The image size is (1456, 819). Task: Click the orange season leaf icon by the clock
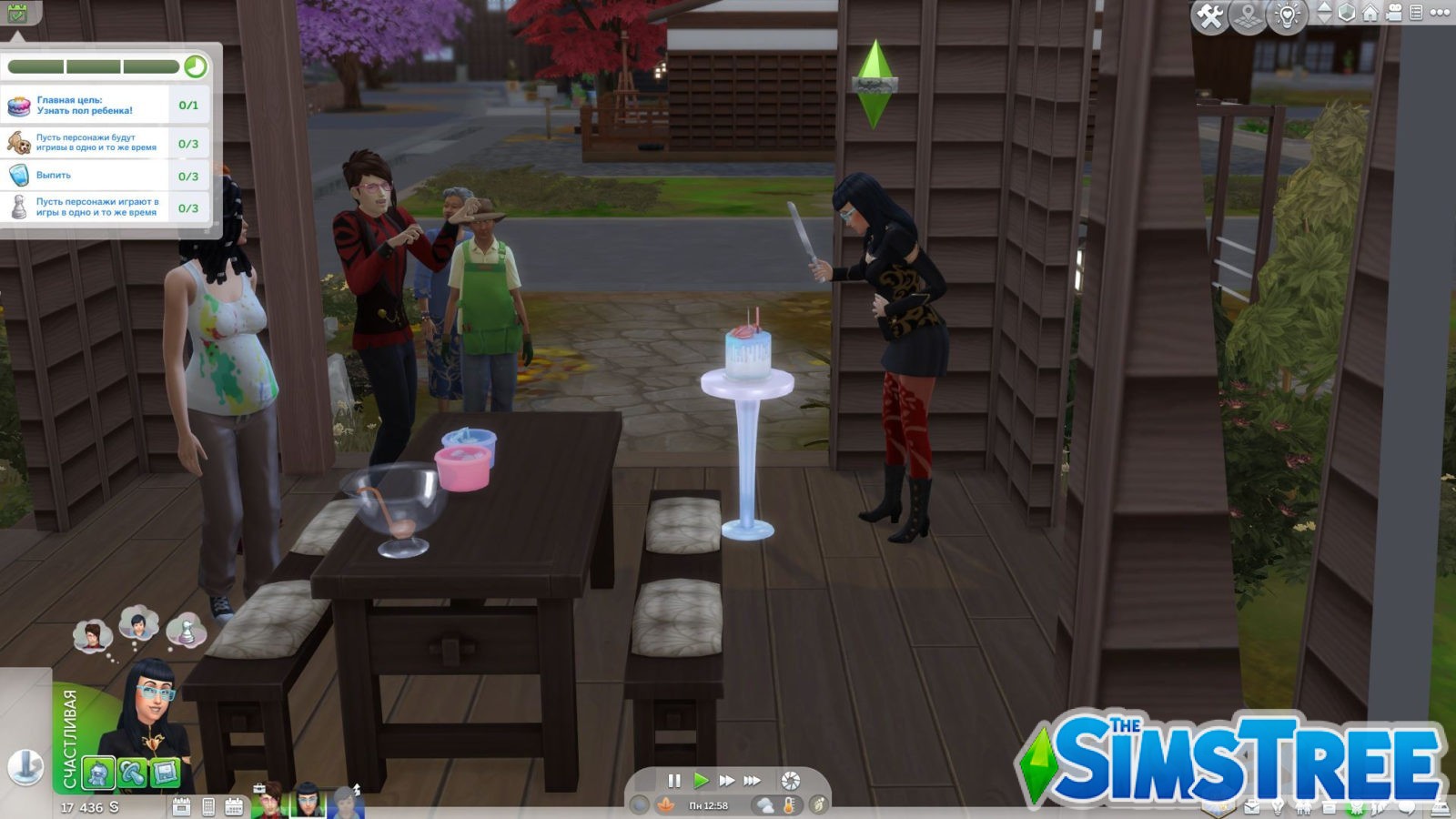[666, 804]
